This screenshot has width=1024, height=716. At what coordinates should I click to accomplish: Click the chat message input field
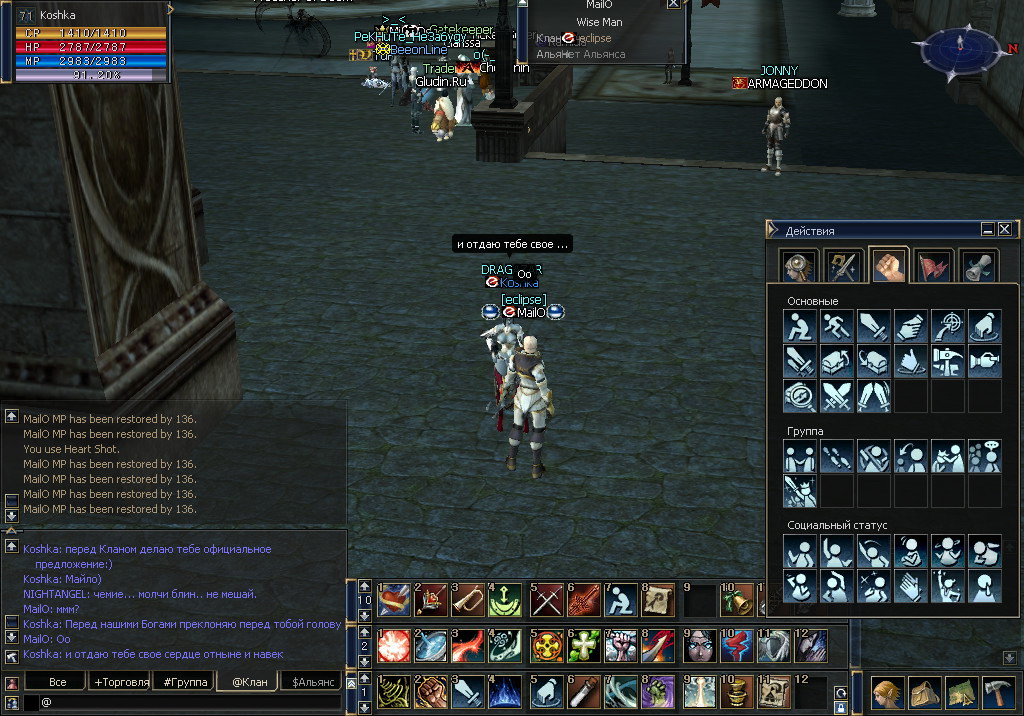click(190, 702)
